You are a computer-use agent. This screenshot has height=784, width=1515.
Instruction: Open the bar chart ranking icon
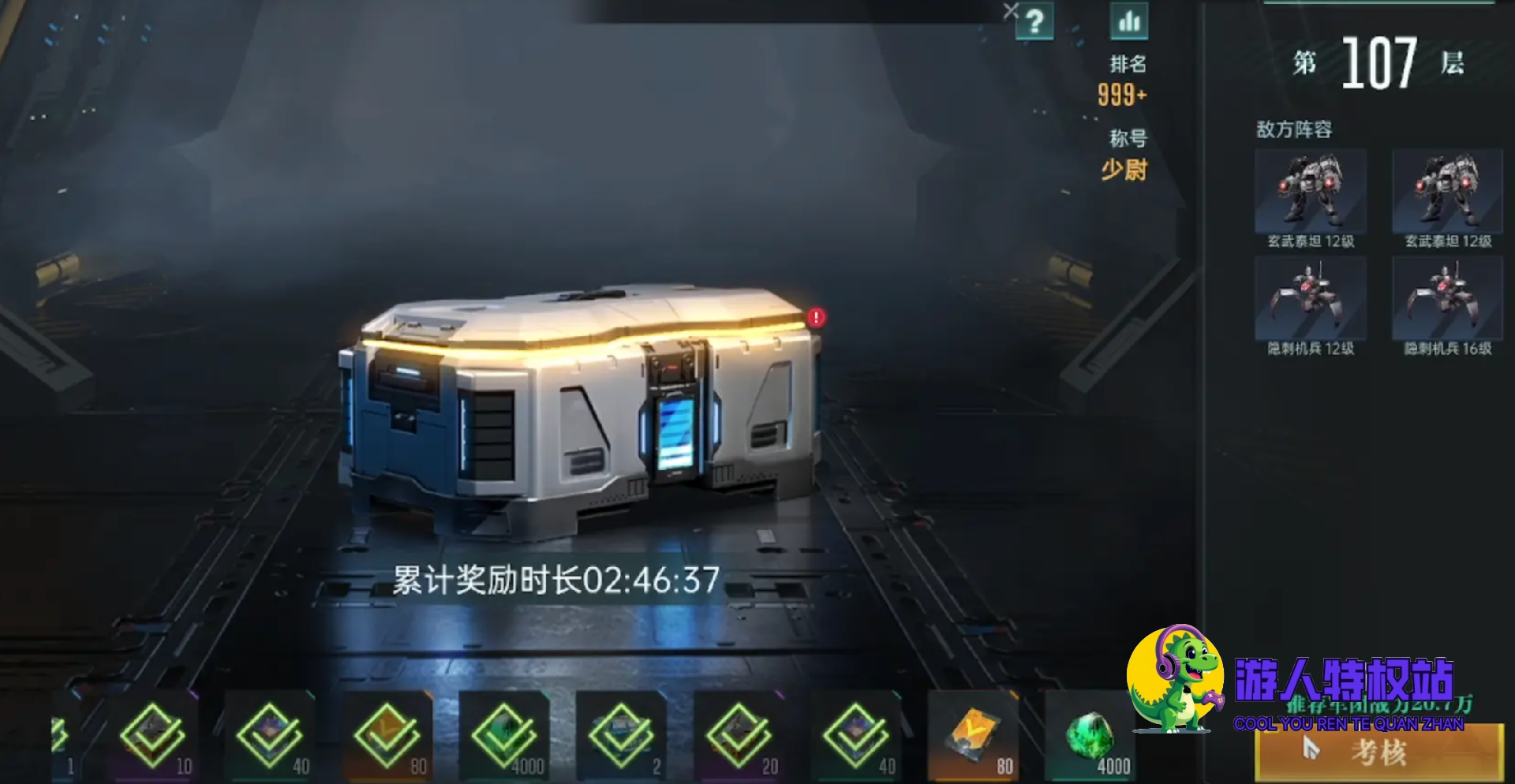(1129, 21)
